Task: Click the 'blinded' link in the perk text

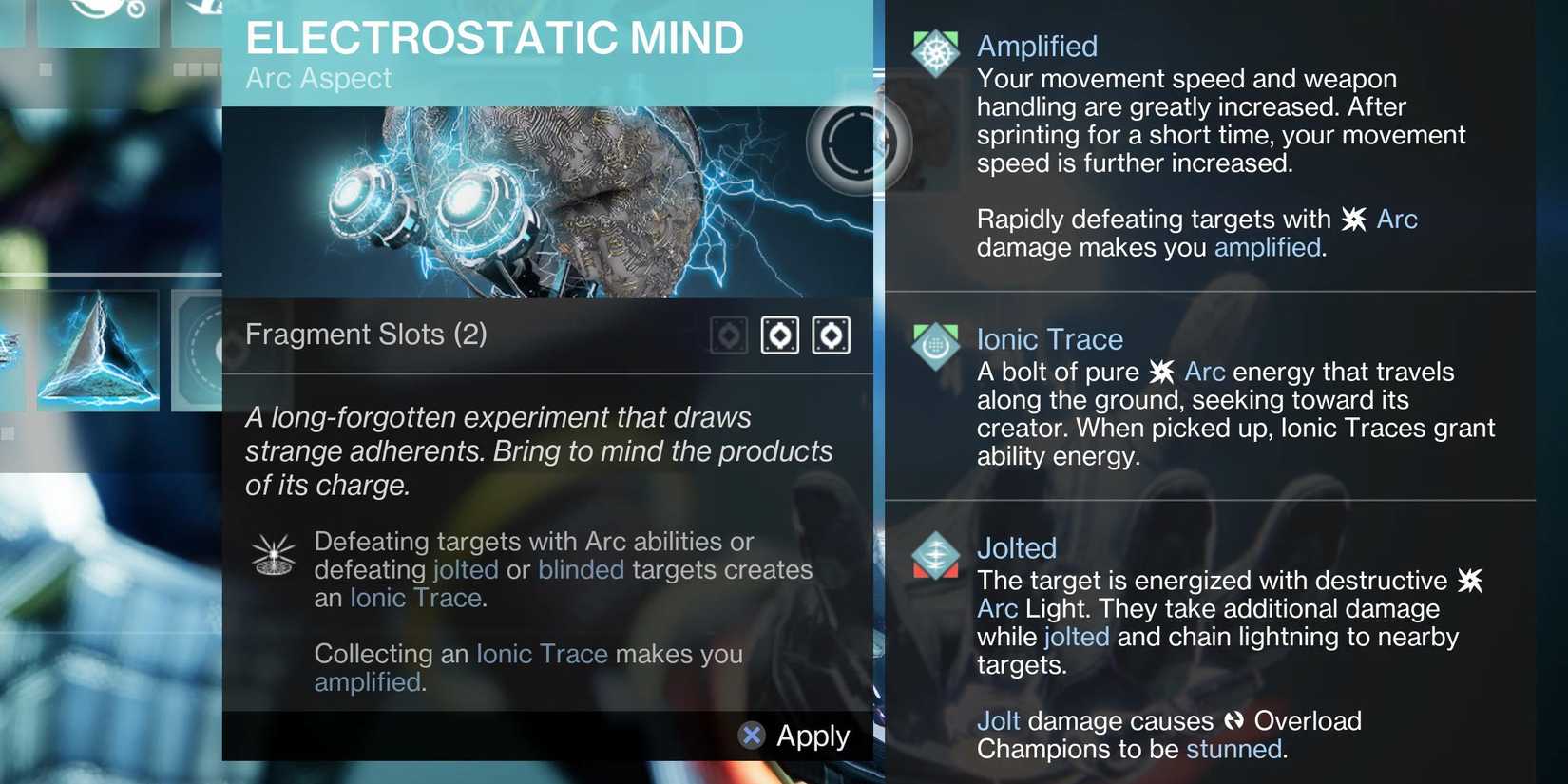Action: coord(581,568)
